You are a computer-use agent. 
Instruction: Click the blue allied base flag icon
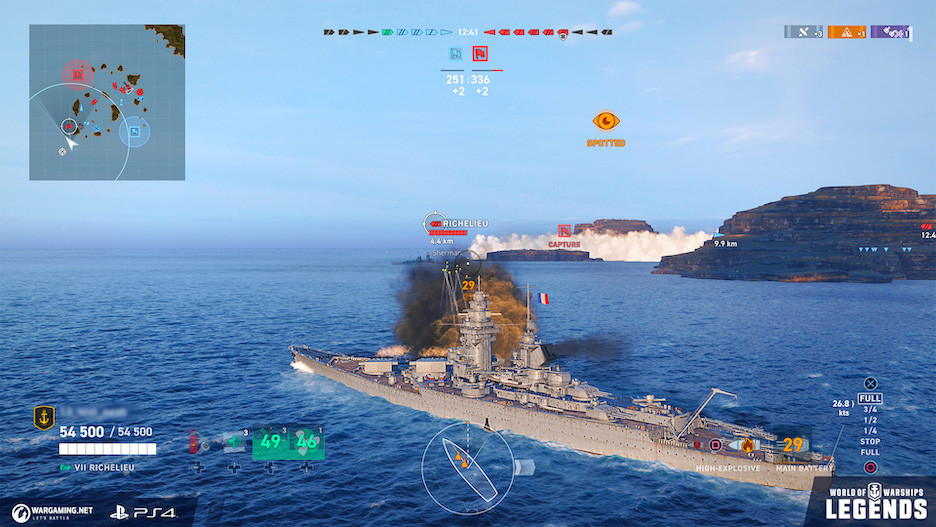(456, 54)
